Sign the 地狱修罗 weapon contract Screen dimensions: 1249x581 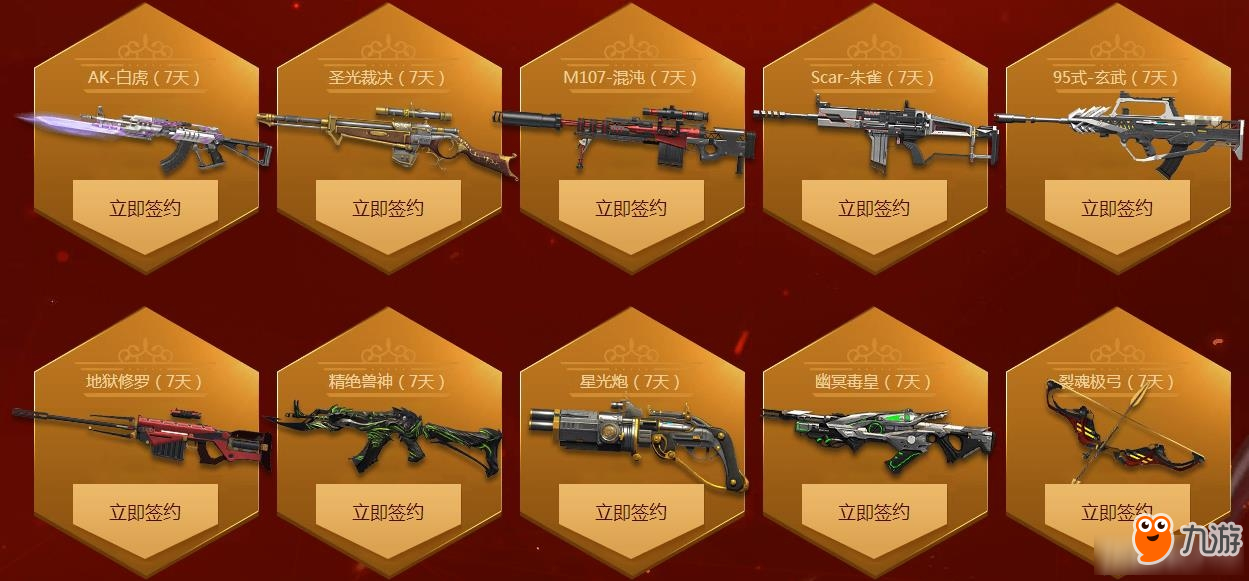tap(145, 512)
